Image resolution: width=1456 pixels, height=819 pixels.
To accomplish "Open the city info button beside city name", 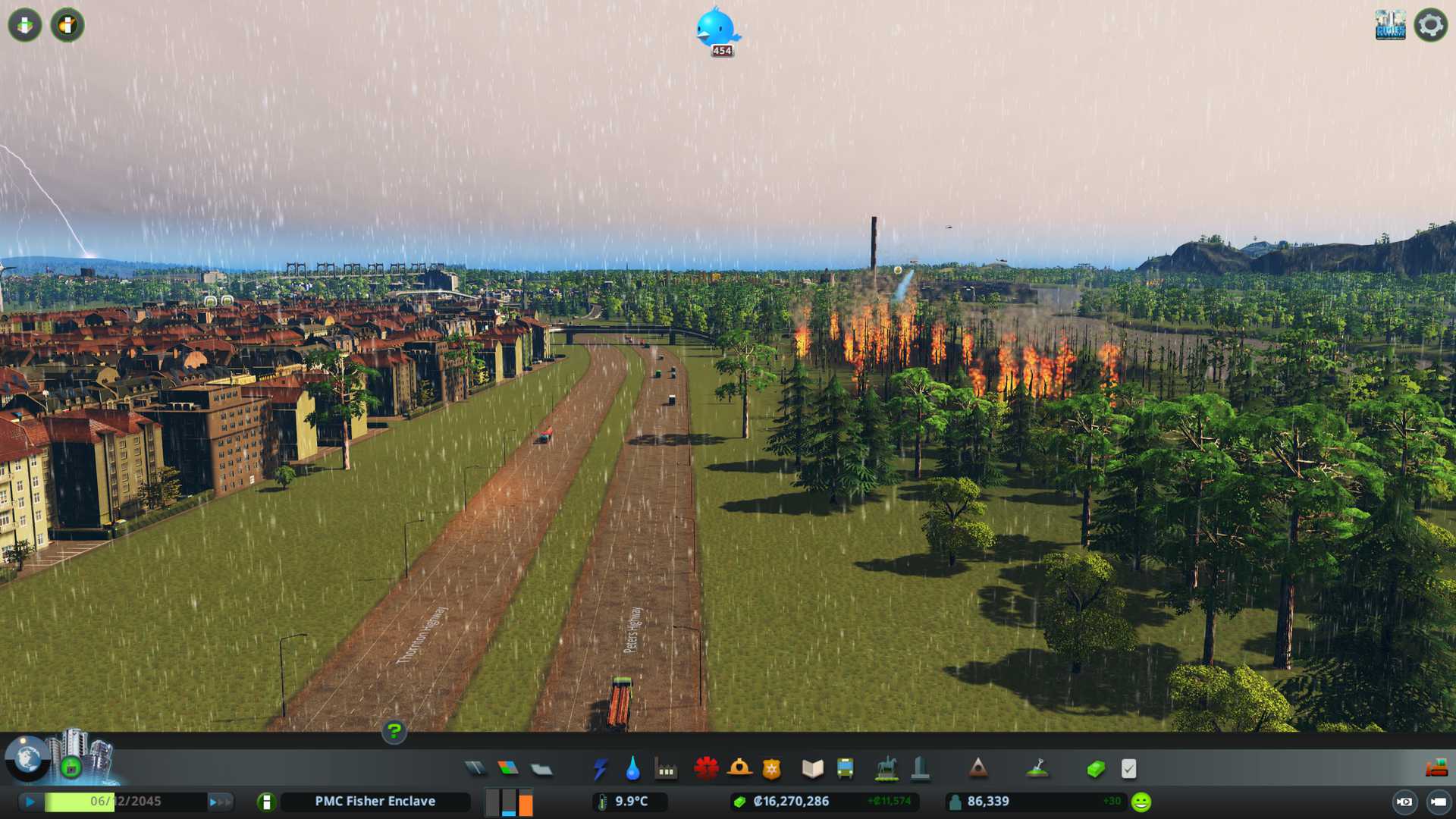I will [x=266, y=802].
